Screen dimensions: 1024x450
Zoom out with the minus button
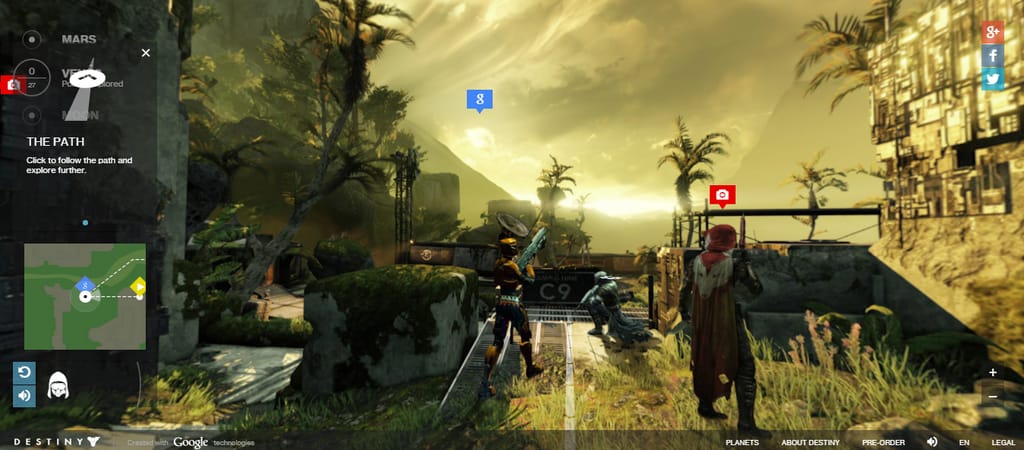point(992,396)
